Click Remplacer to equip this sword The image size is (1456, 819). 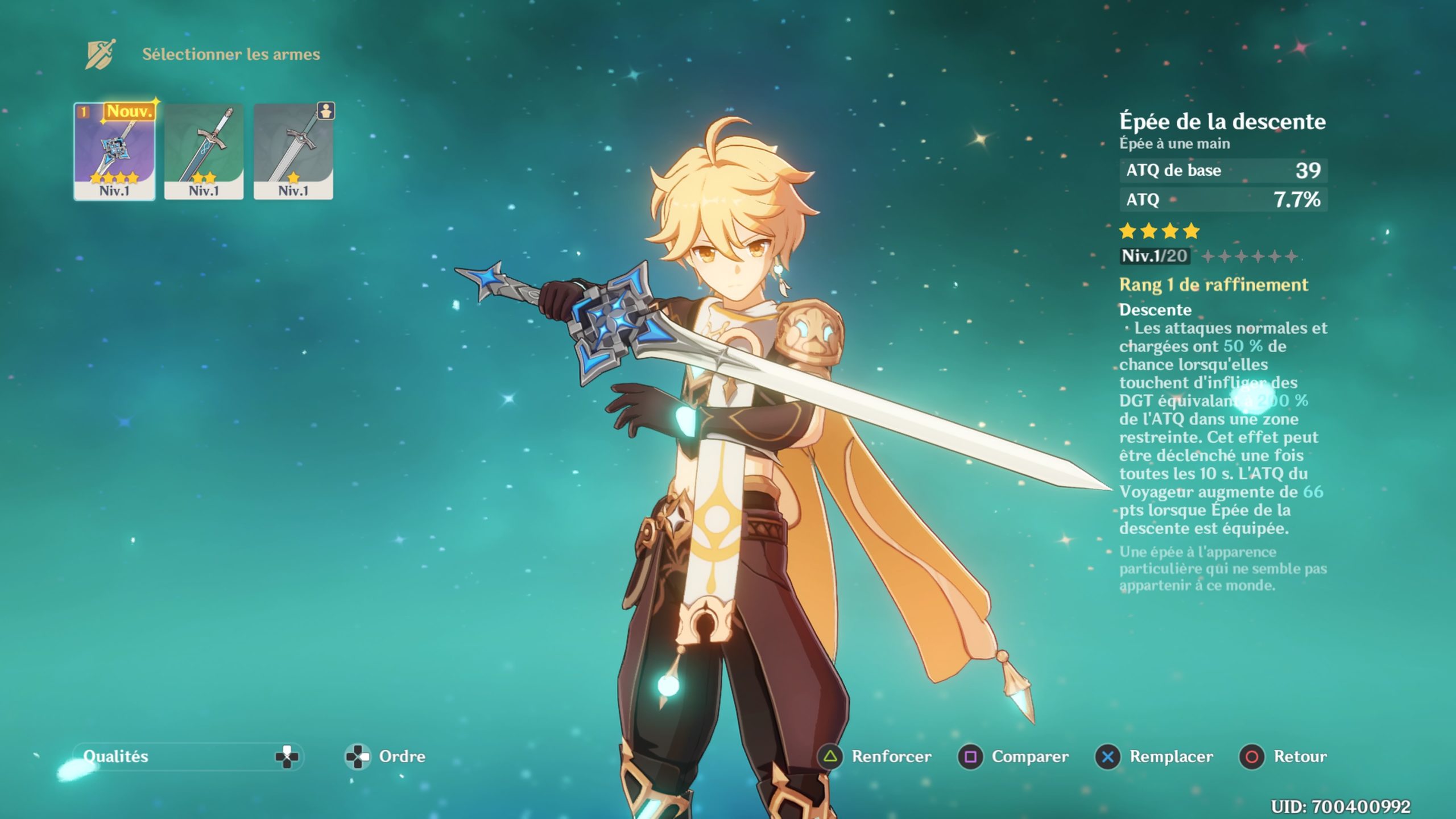click(x=1155, y=756)
